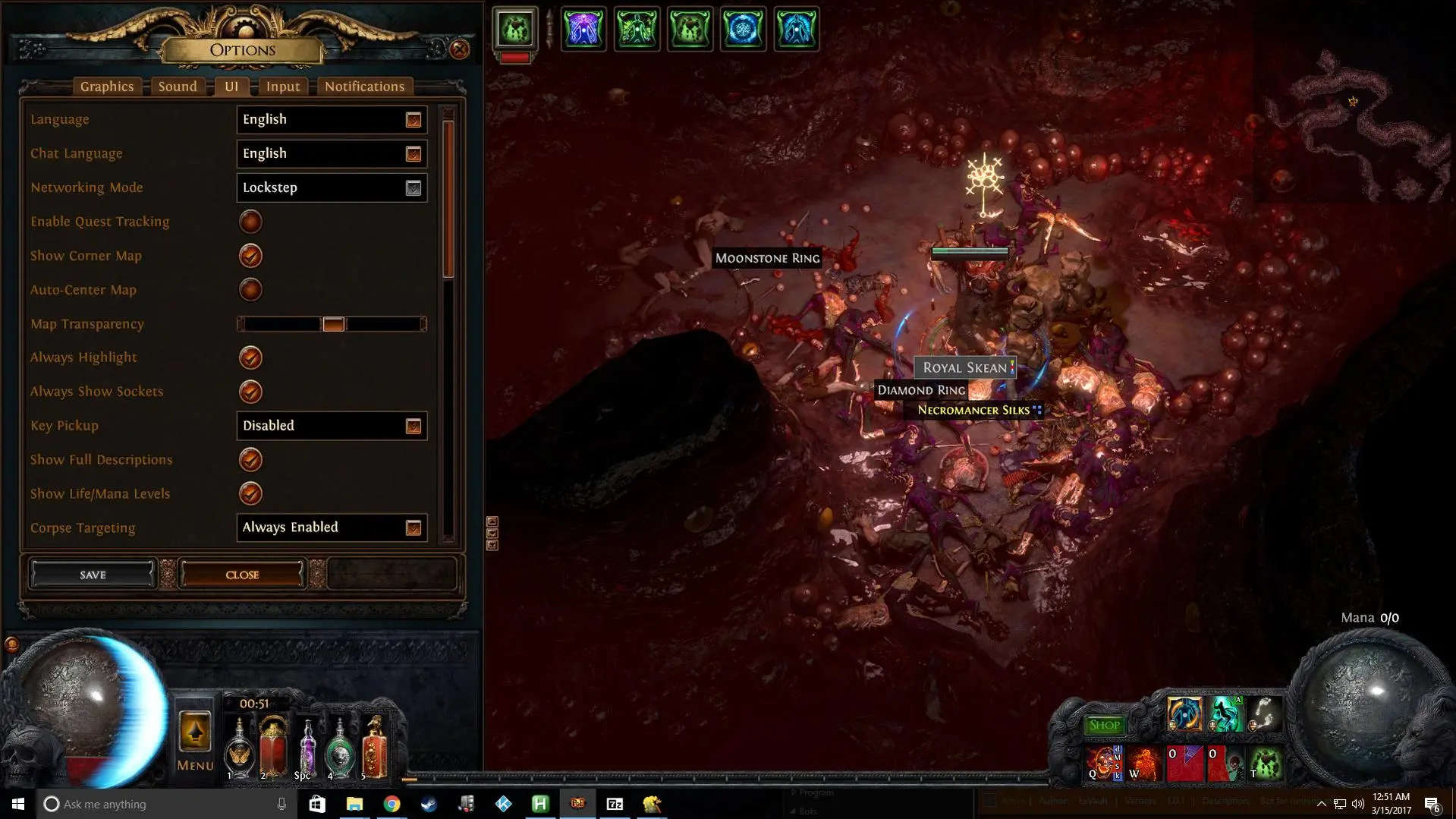Switch to the Graphics tab
Screen dimensions: 1456x819
tap(107, 87)
